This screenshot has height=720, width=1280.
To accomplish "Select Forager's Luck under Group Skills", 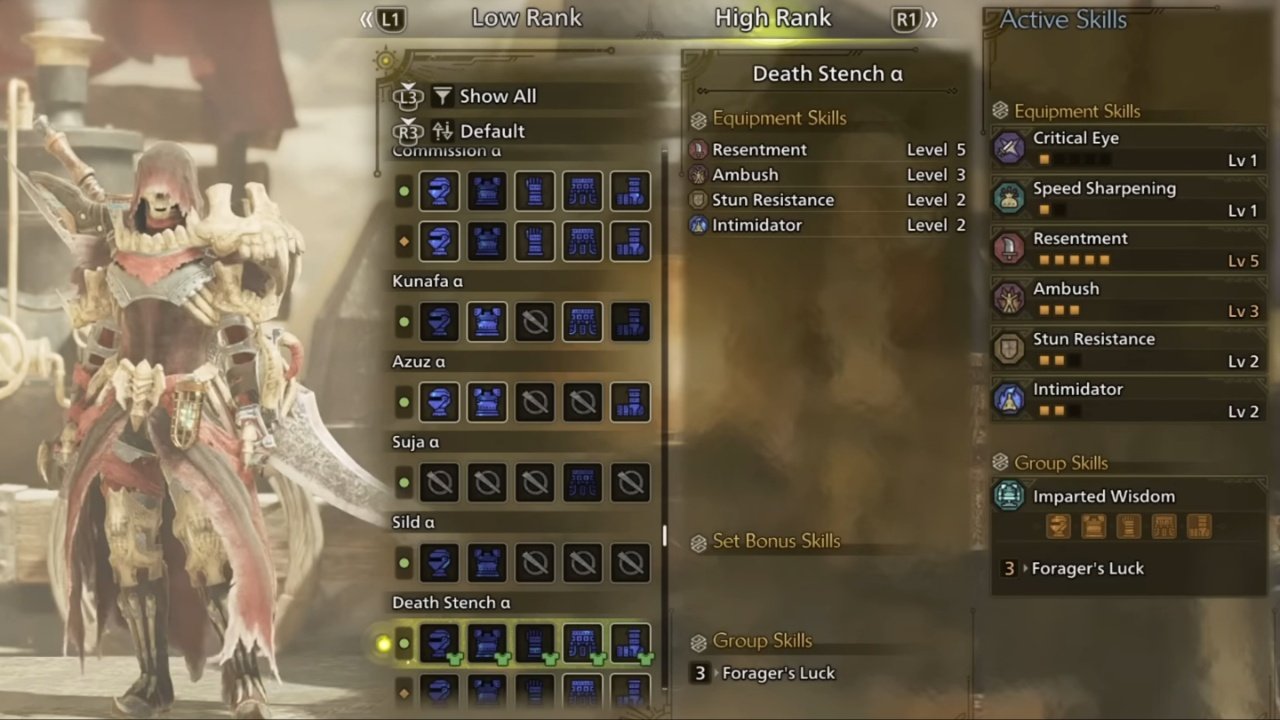I will click(778, 672).
